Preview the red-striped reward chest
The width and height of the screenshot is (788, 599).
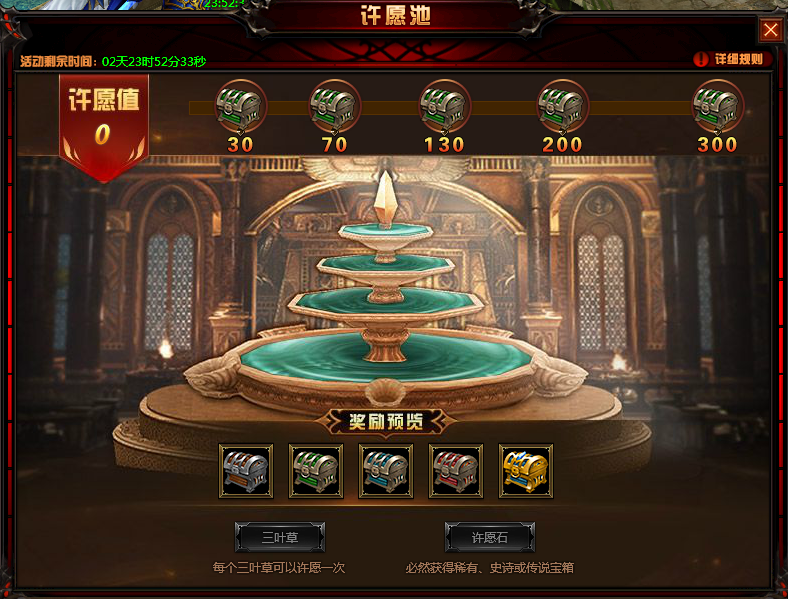456,471
